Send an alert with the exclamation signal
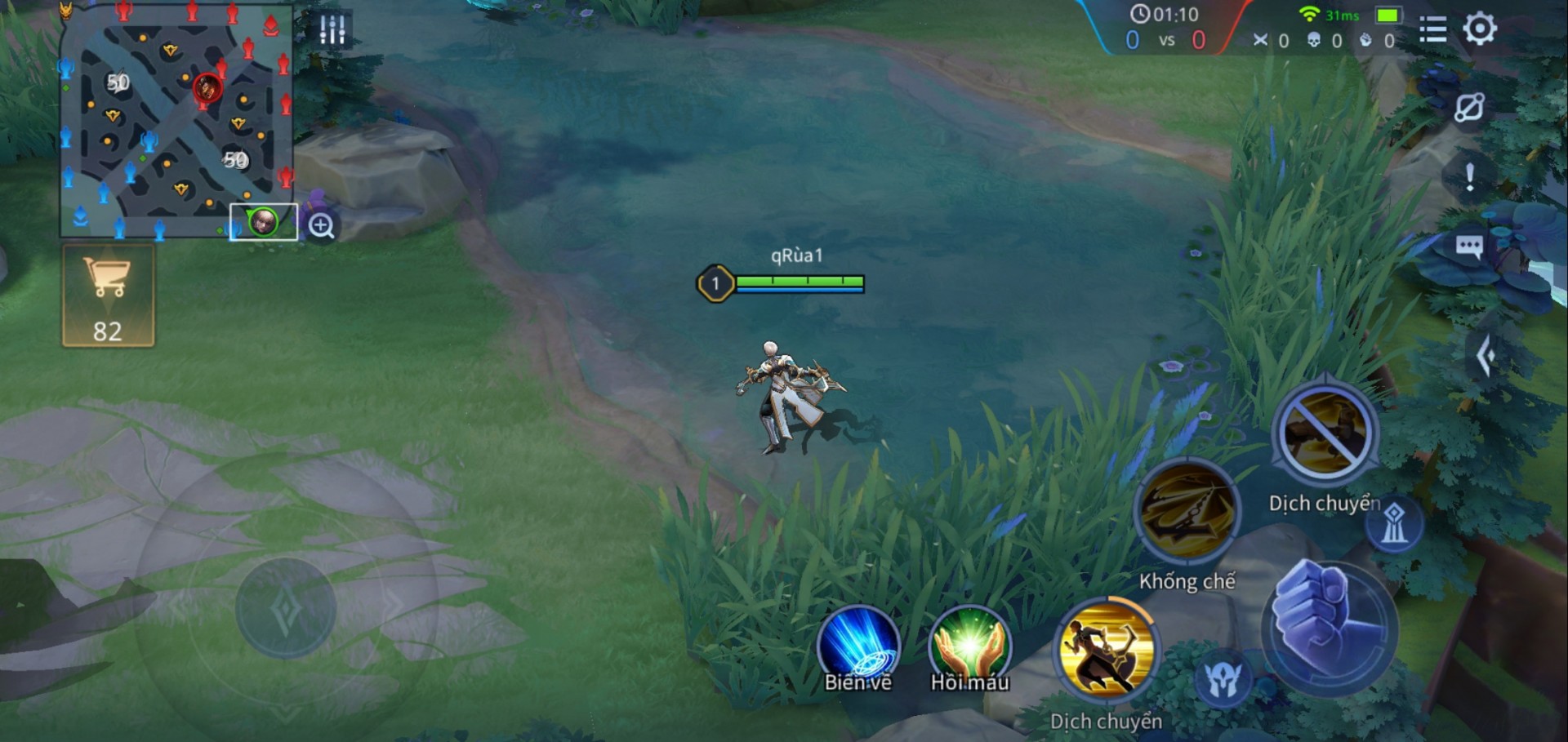Screen dimensions: 1568x742 pos(1469,177)
